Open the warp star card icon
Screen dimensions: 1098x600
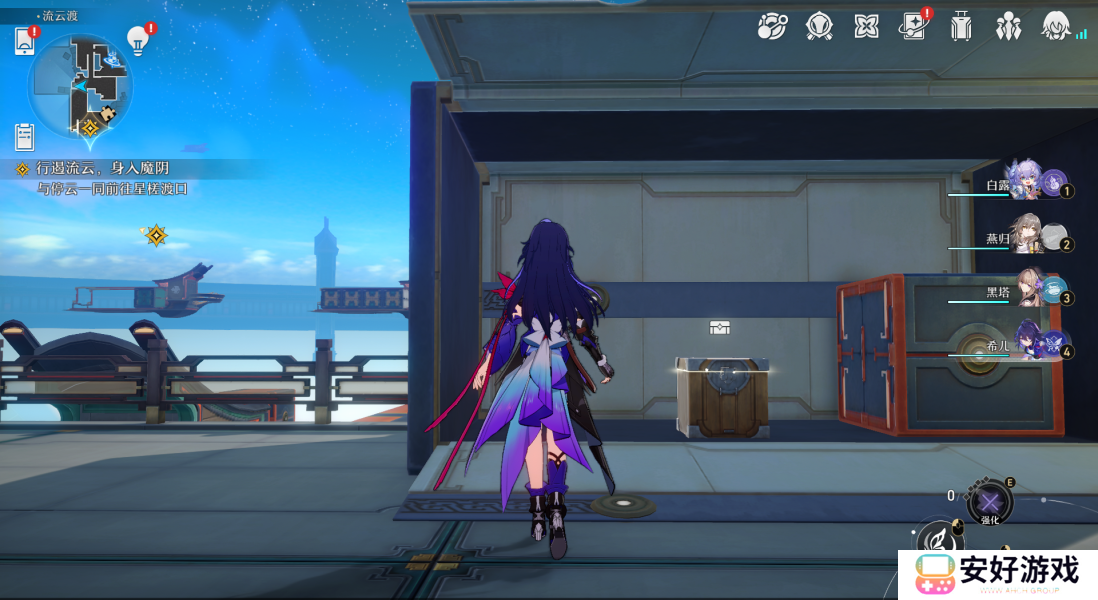click(x=913, y=27)
